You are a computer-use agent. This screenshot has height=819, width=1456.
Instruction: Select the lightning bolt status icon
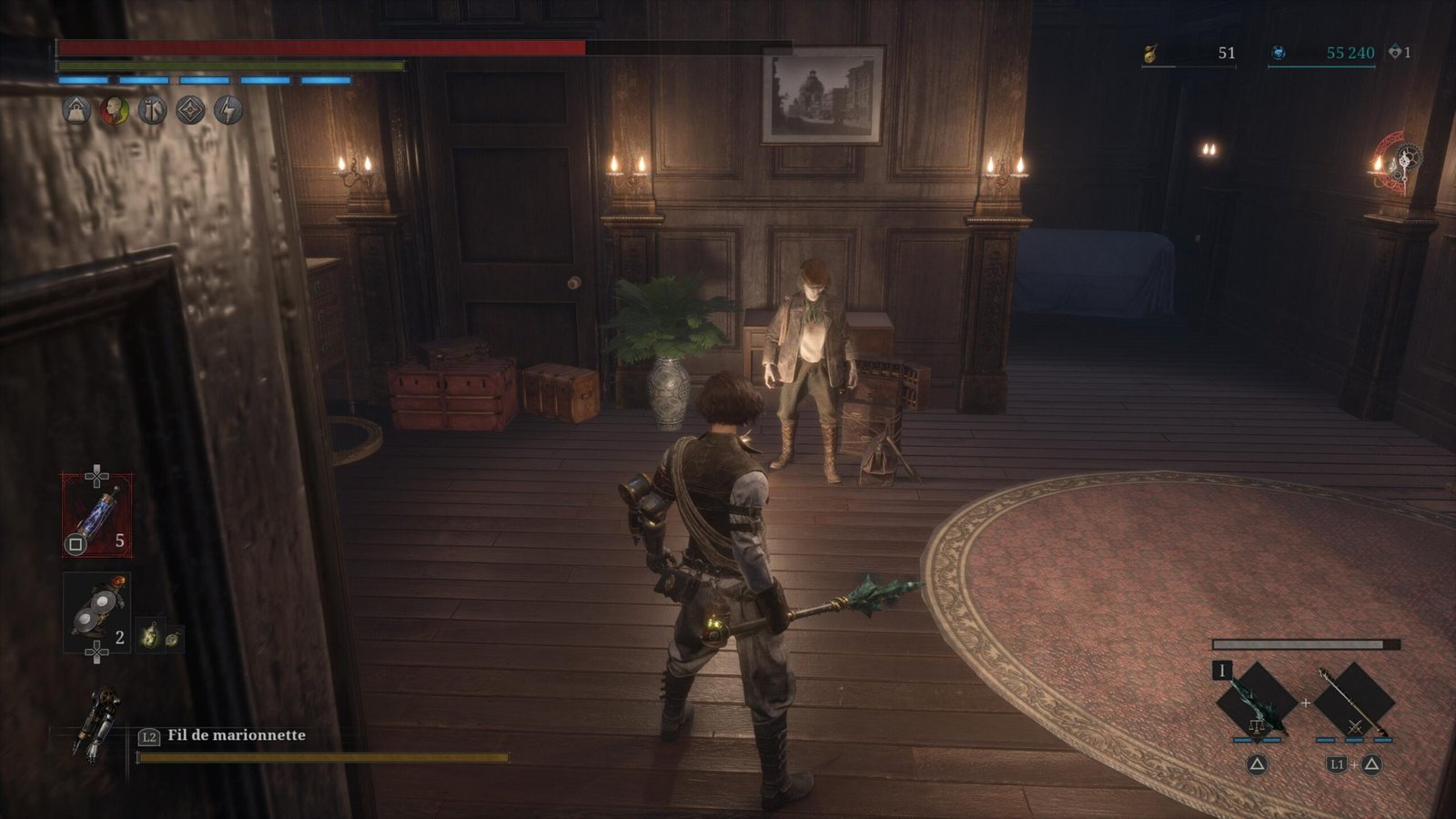pyautogui.click(x=228, y=110)
